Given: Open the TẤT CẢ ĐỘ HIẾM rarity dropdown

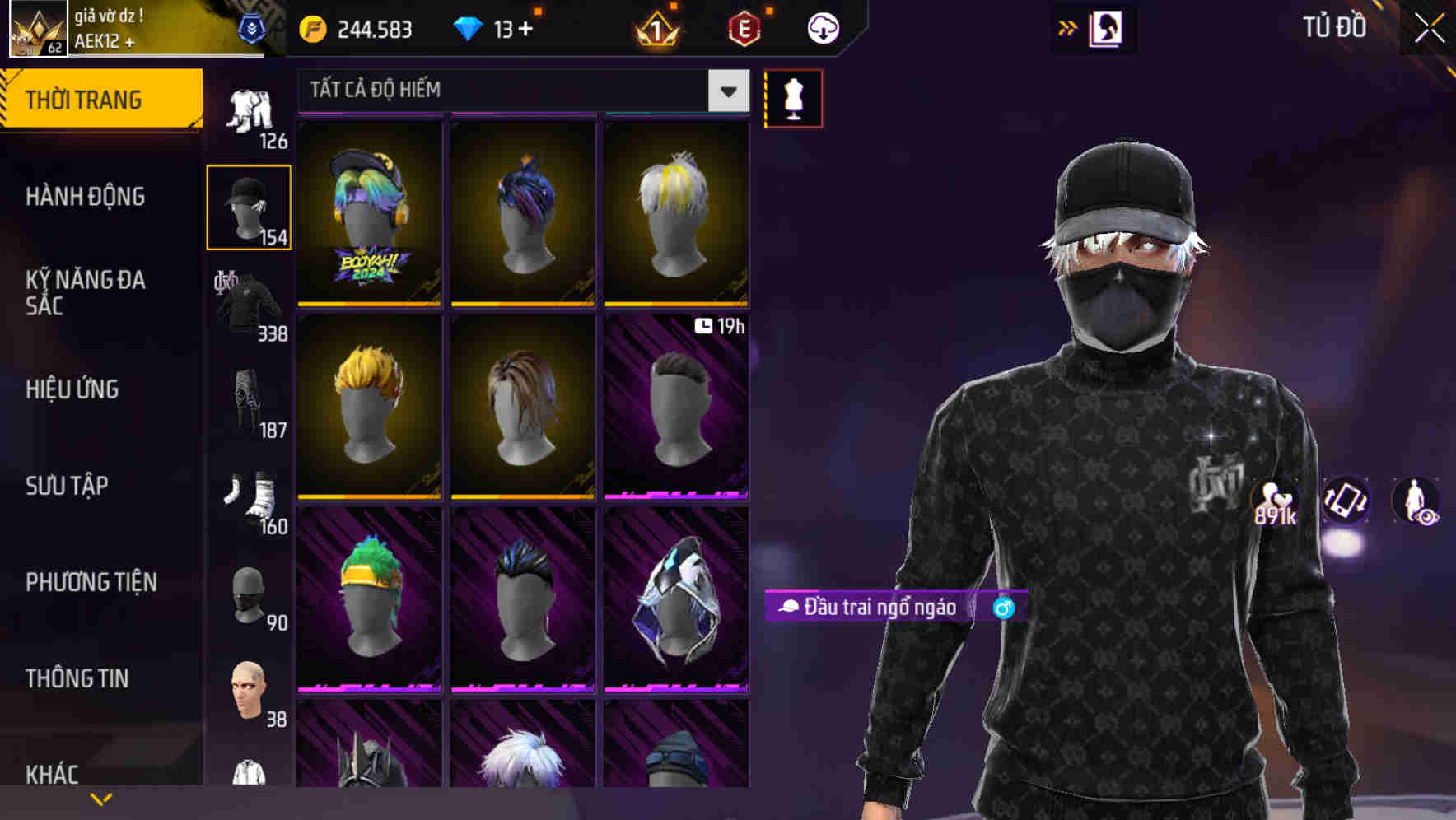Looking at the screenshot, I should (x=519, y=91).
